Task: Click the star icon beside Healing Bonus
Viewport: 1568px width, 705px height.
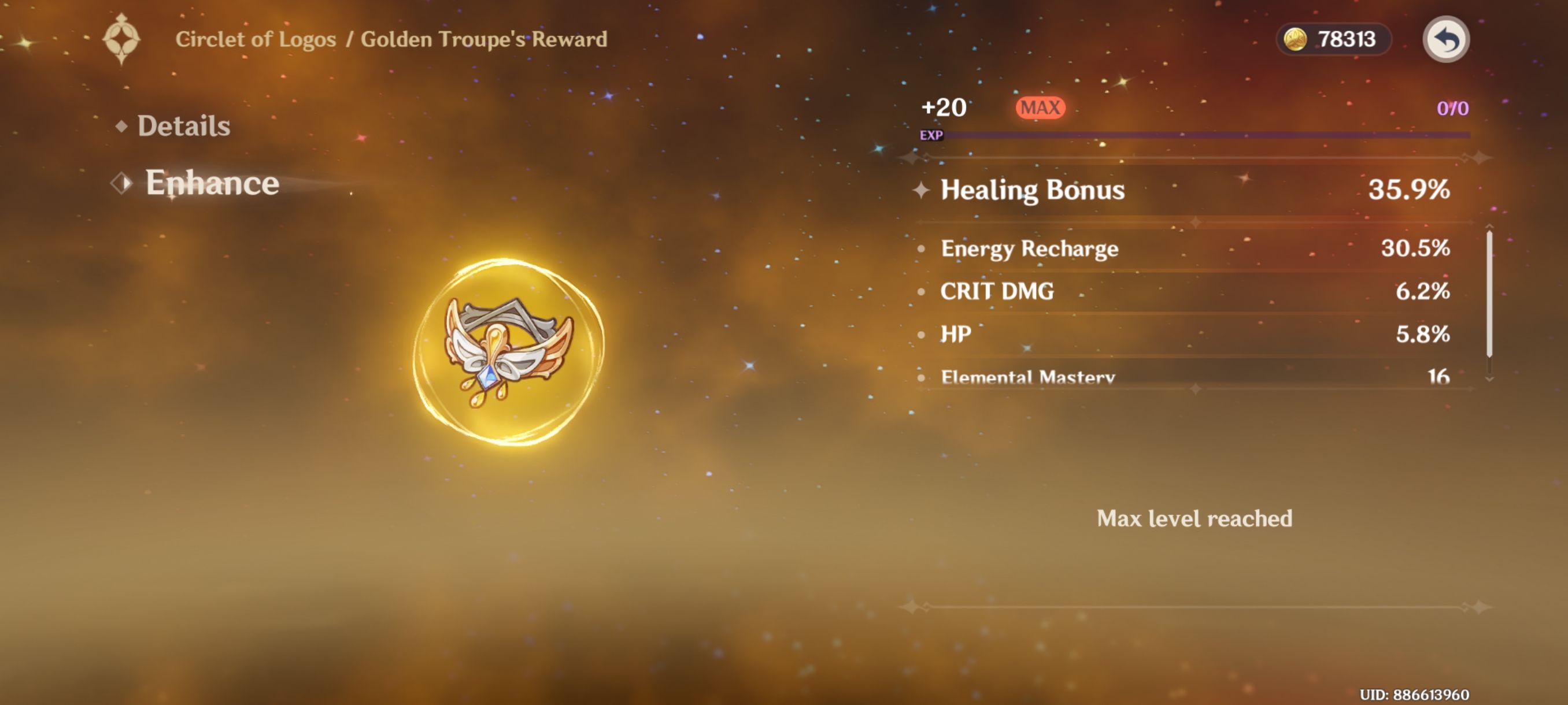Action: [922, 190]
